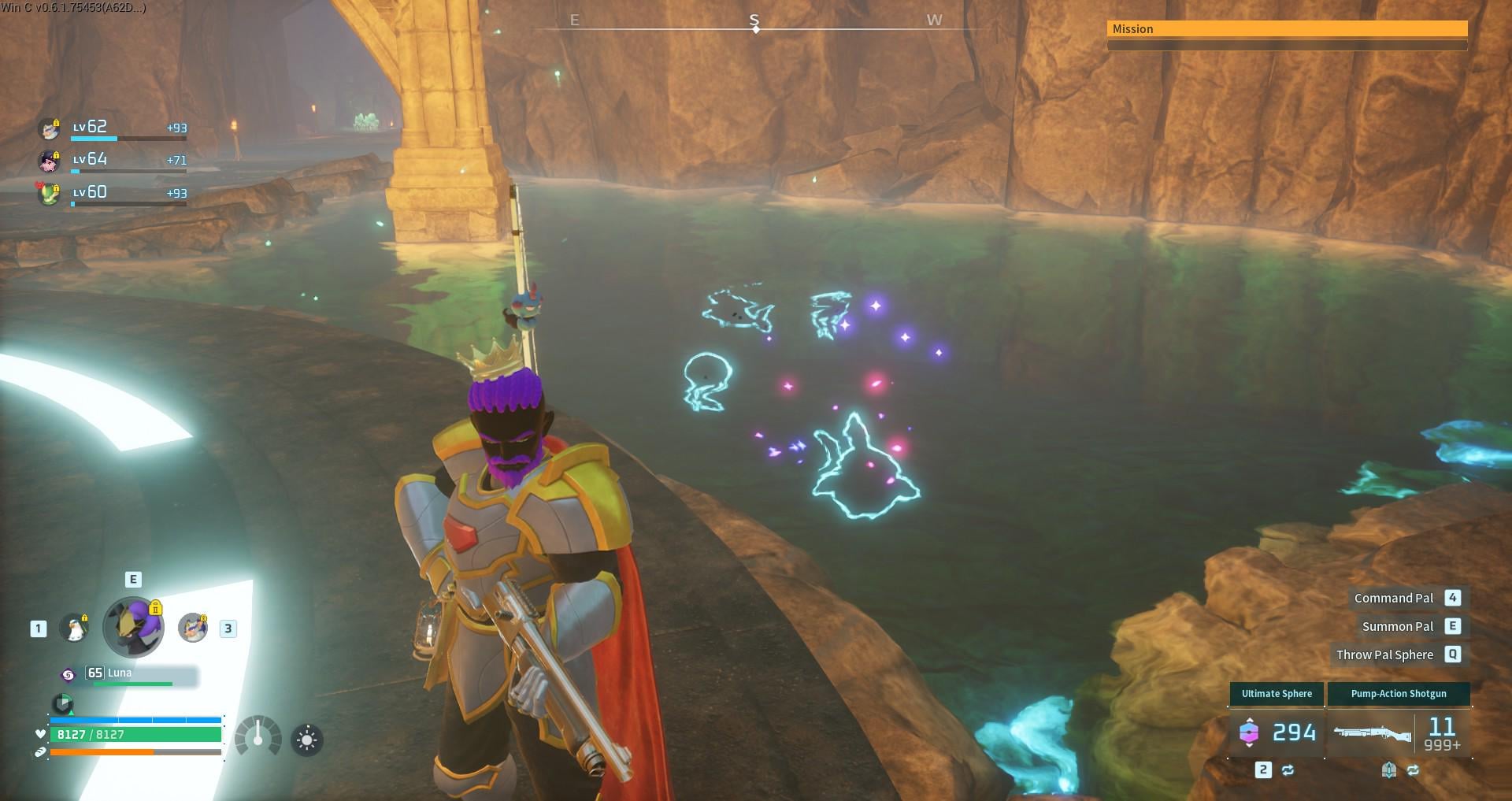This screenshot has height=801, width=1512.
Task: Click the shield status icon above the health bar
Action: pos(62,703)
